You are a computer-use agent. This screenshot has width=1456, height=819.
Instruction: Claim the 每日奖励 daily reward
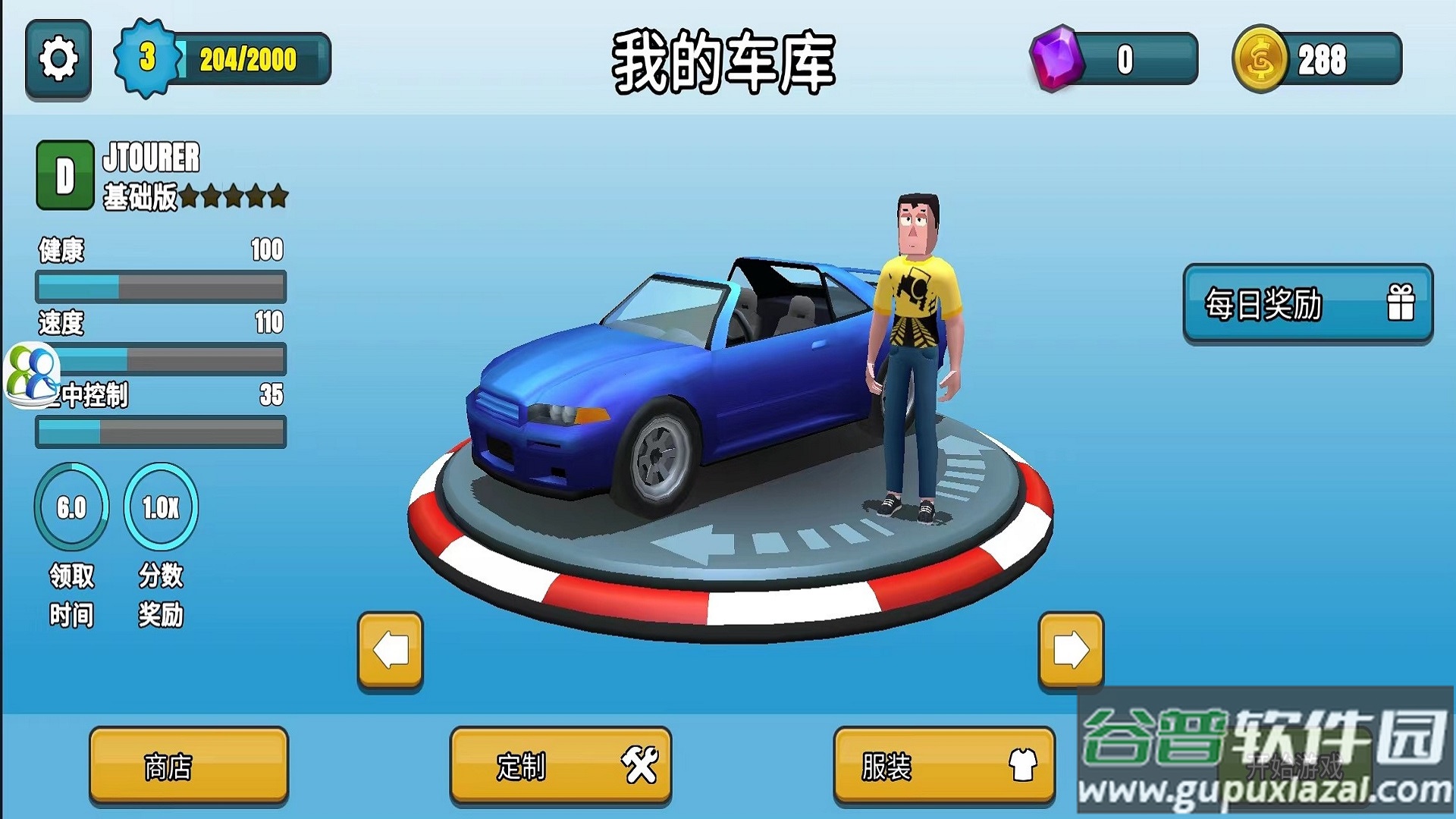coord(1307,304)
